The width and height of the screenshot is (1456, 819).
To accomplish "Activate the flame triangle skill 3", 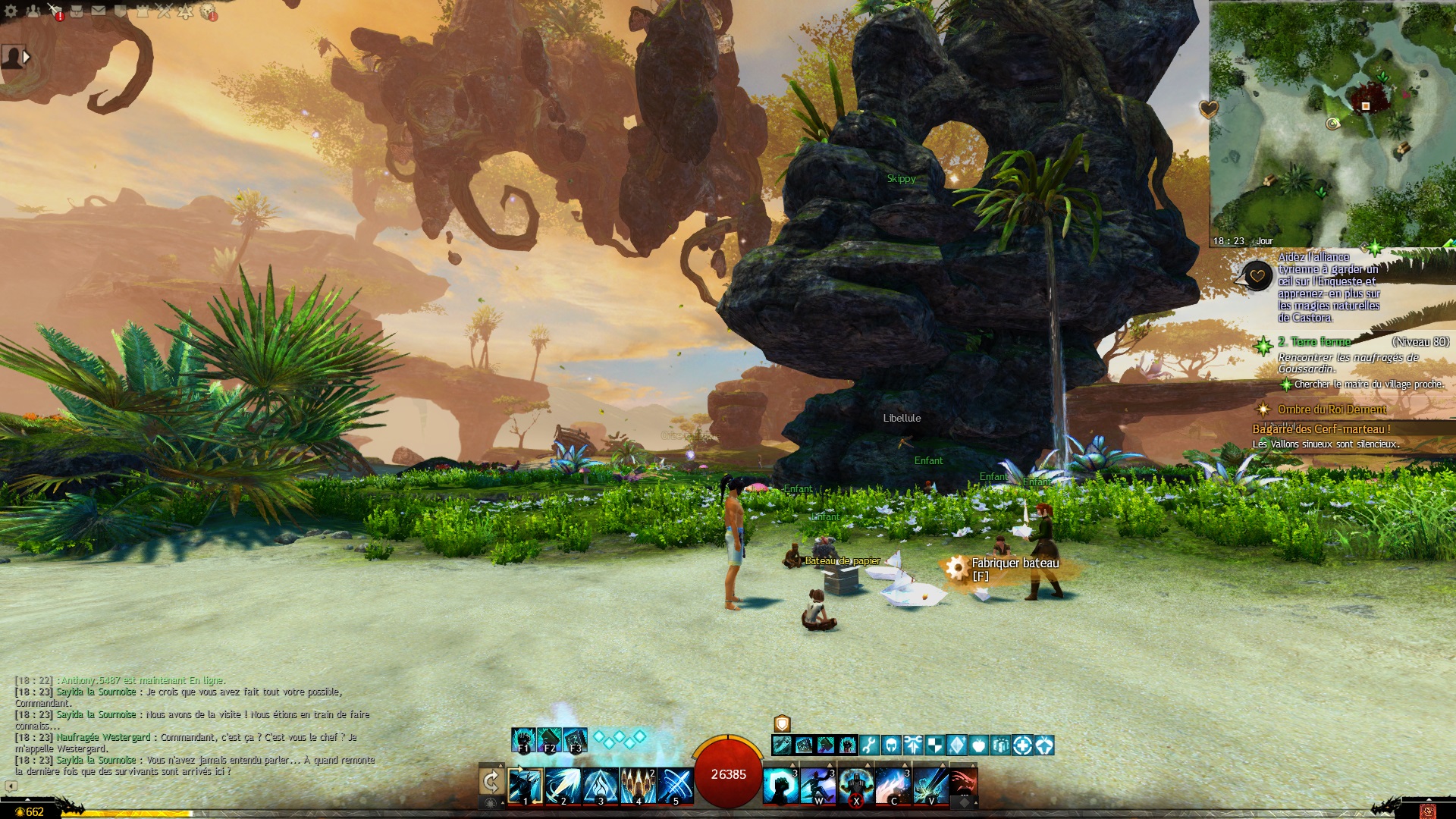I will tap(601, 786).
